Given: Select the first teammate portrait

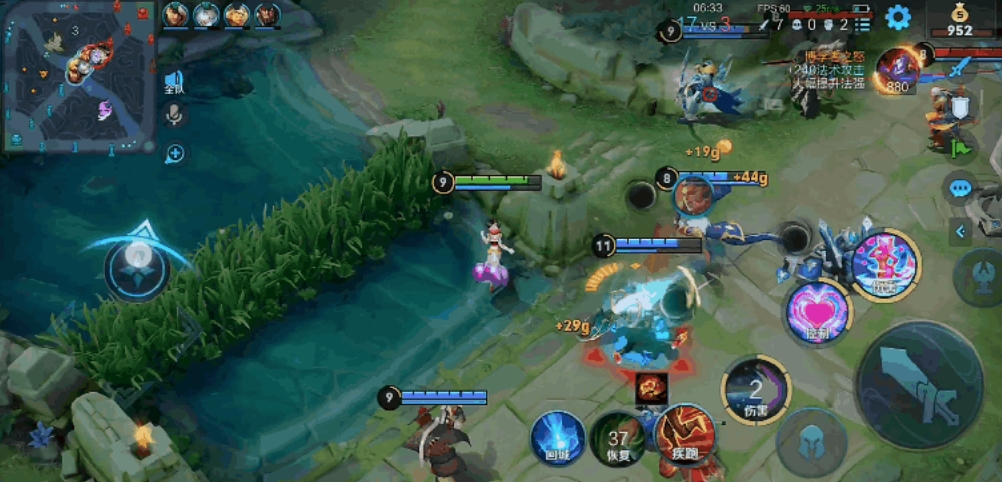Looking at the screenshot, I should (175, 14).
